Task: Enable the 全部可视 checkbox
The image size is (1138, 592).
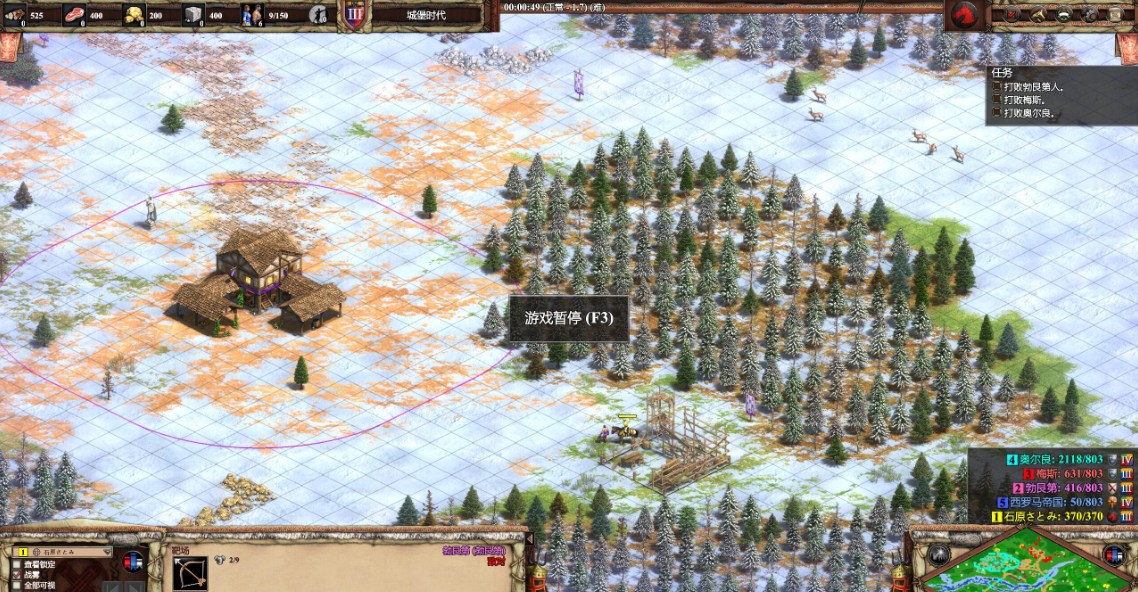Action: 19,586
